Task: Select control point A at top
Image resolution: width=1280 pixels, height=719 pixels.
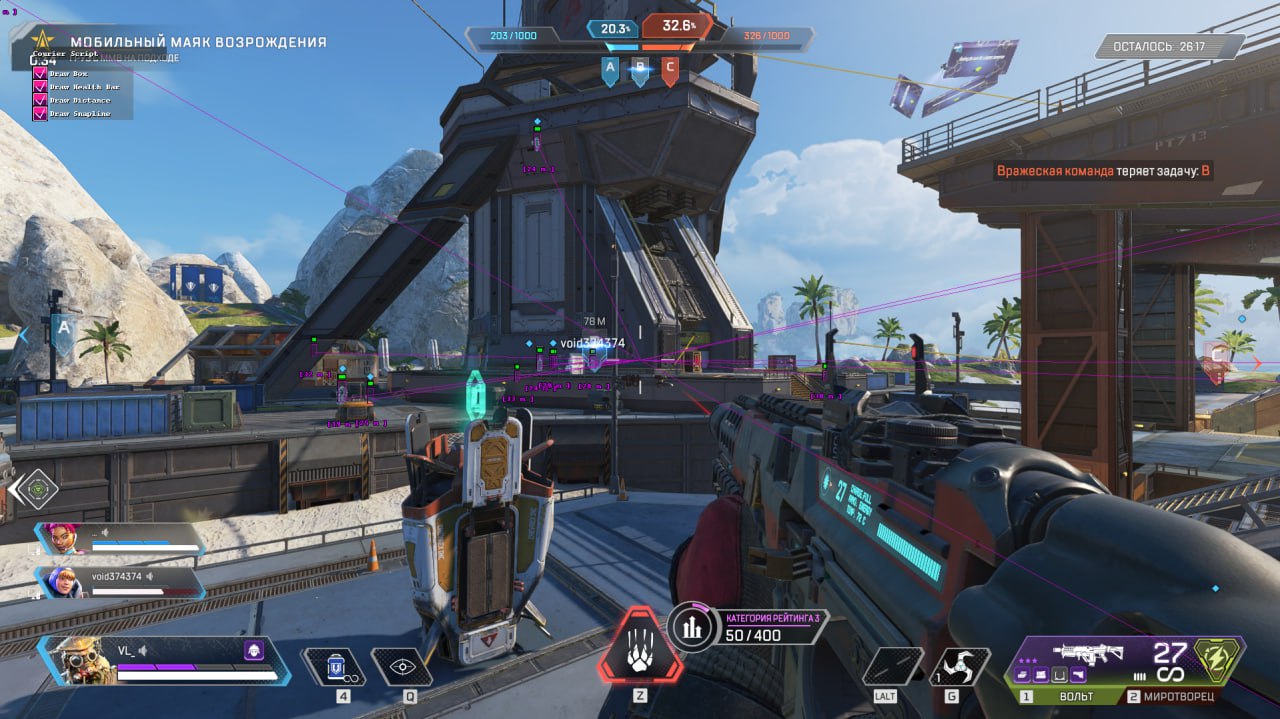Action: point(610,68)
